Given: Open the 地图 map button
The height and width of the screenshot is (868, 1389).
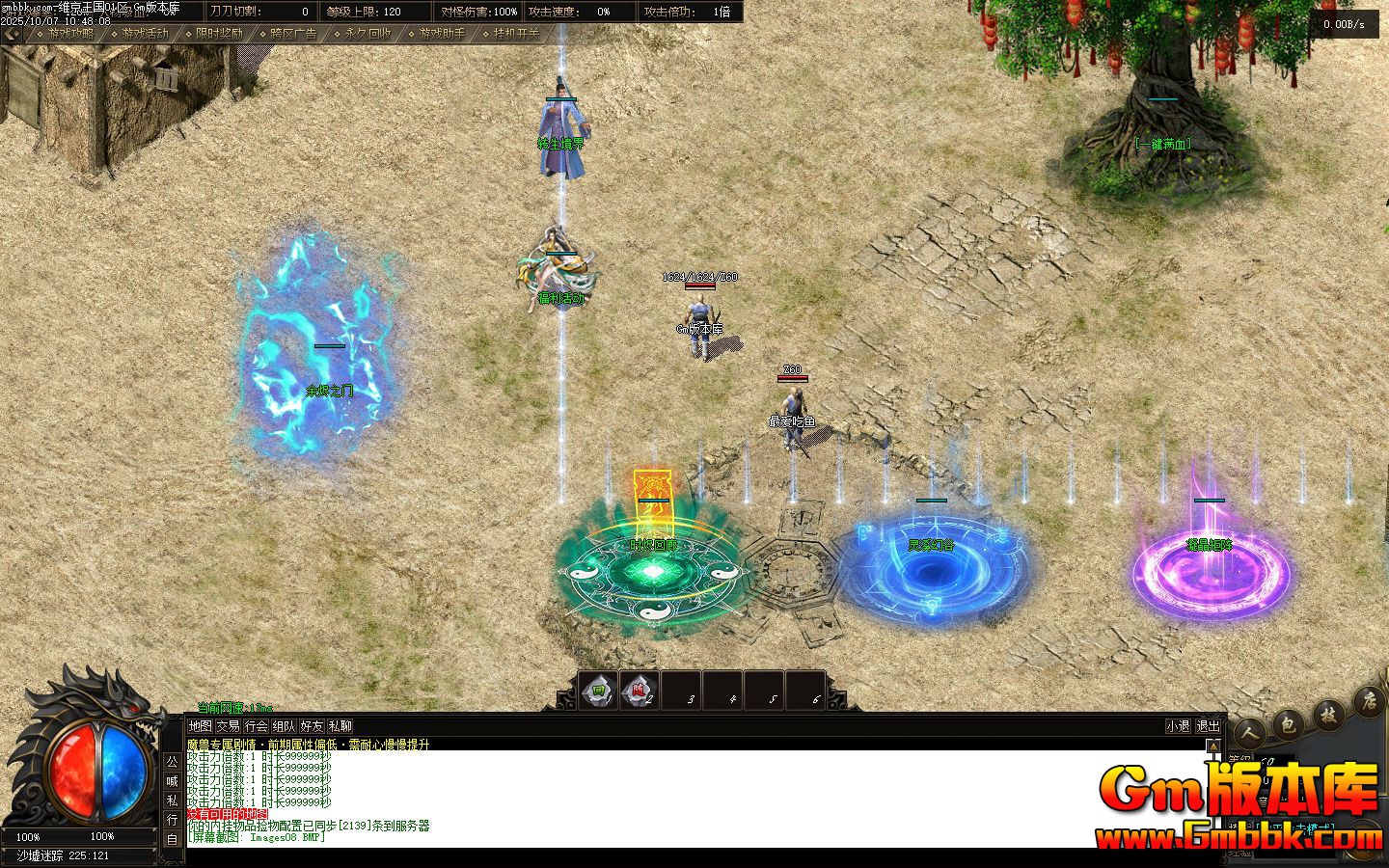Looking at the screenshot, I should (200, 726).
